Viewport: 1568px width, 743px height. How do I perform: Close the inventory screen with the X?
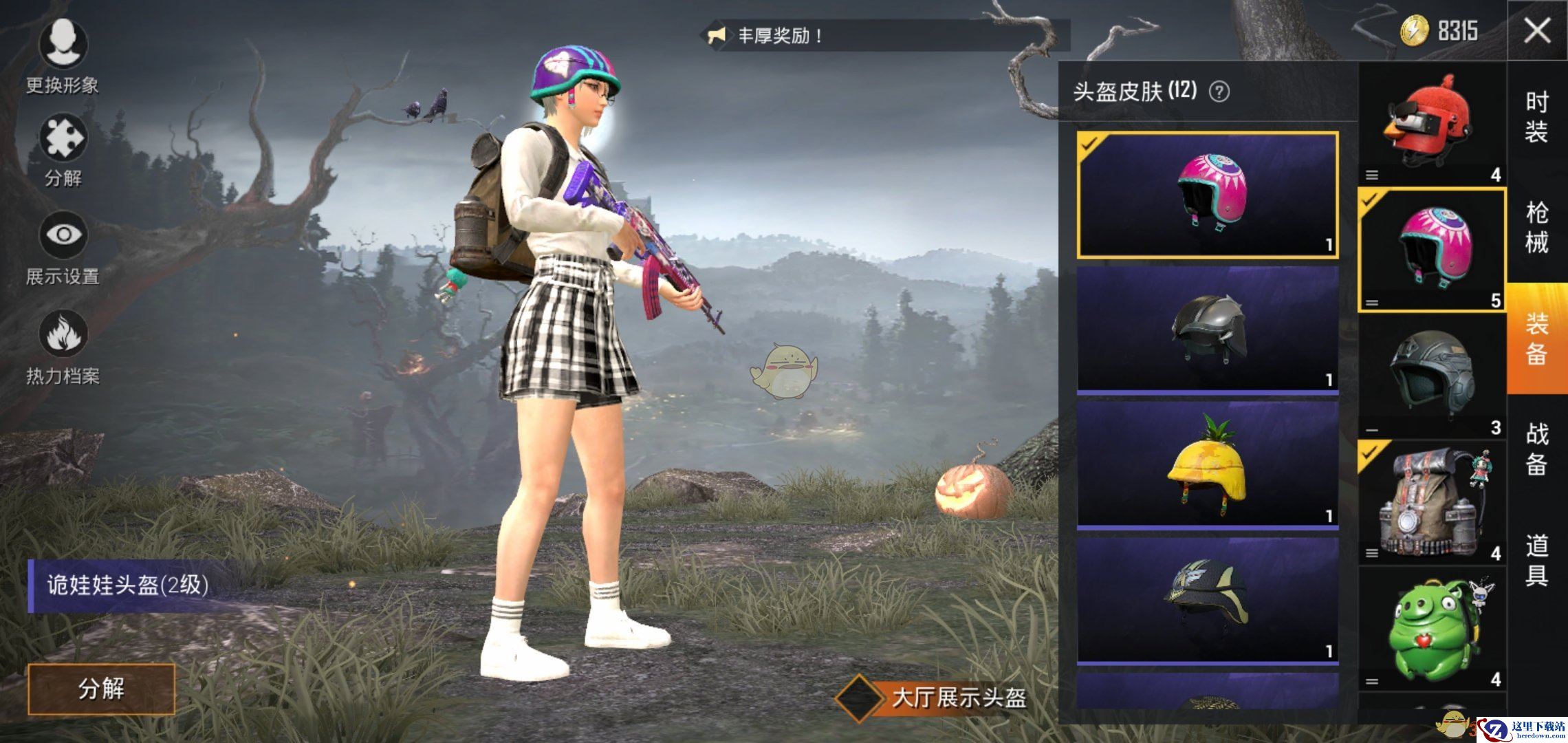[x=1536, y=30]
